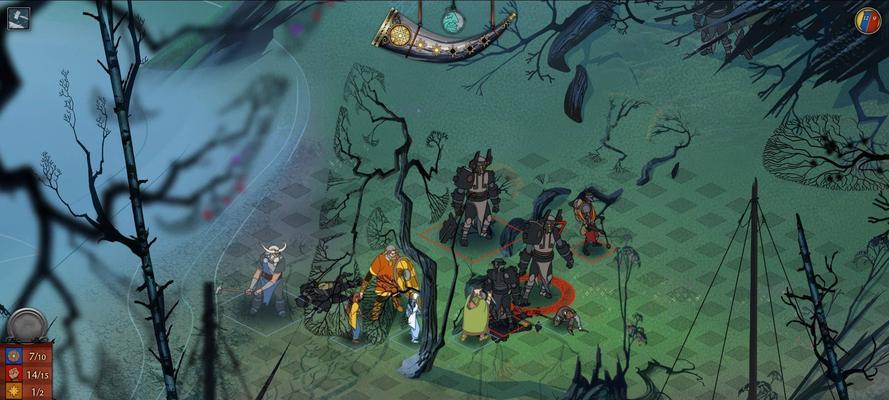Click the teal medallion hanging above the horn
The image size is (889, 400).
click(x=454, y=19)
